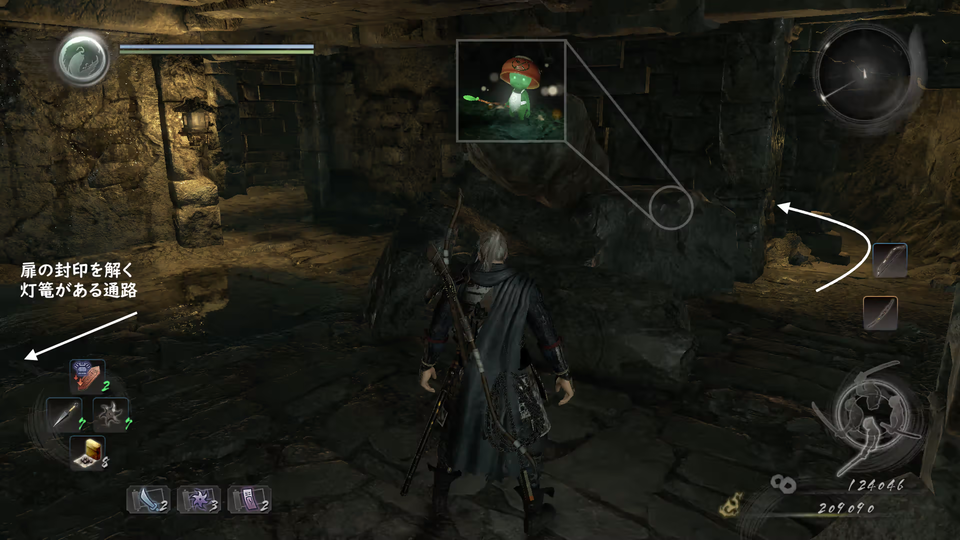This screenshot has height=540, width=960.
Task: Switch to the orange-framed weapon slot
Action: pos(880,313)
